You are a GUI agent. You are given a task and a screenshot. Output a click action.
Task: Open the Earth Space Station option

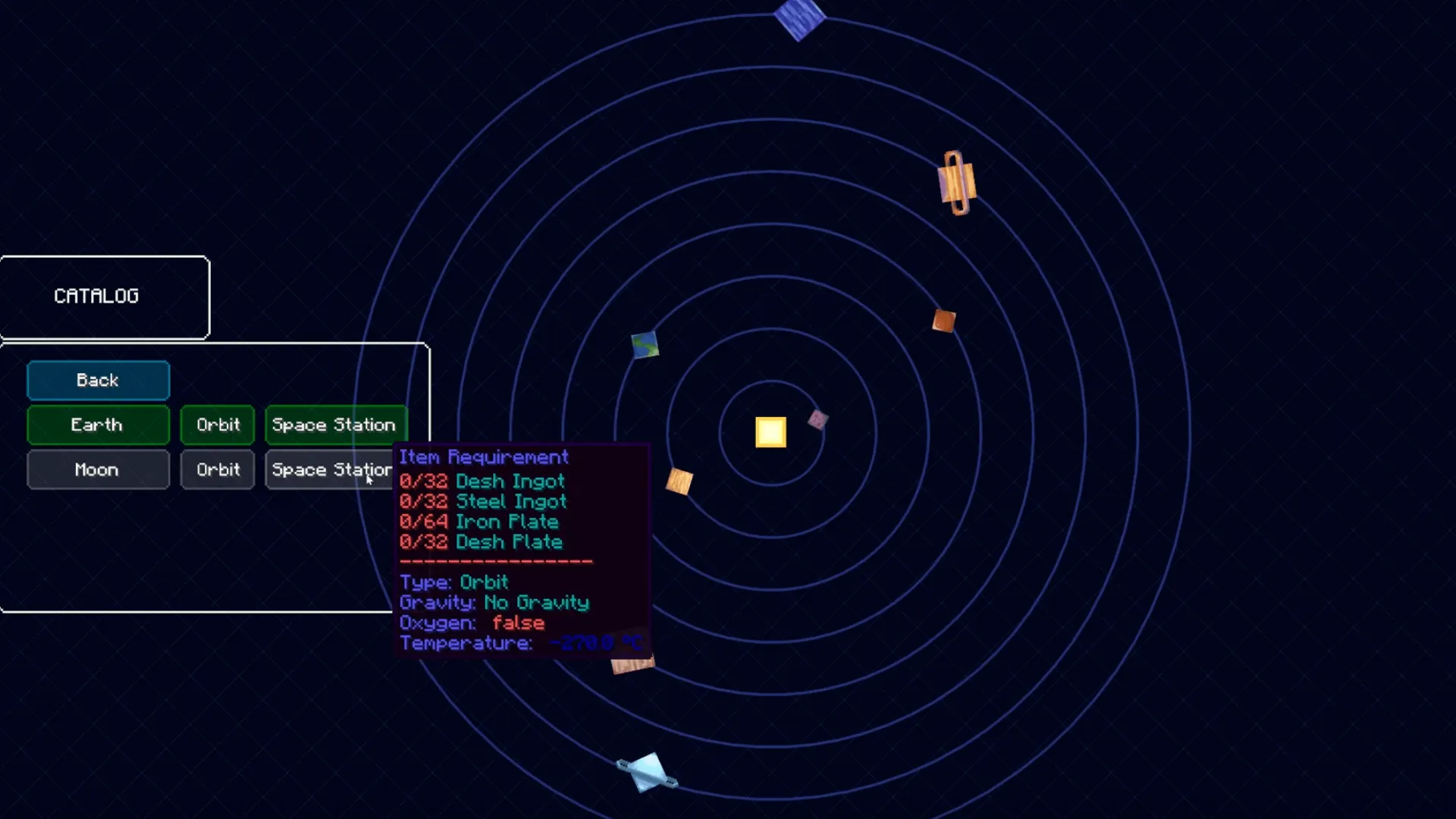click(334, 425)
